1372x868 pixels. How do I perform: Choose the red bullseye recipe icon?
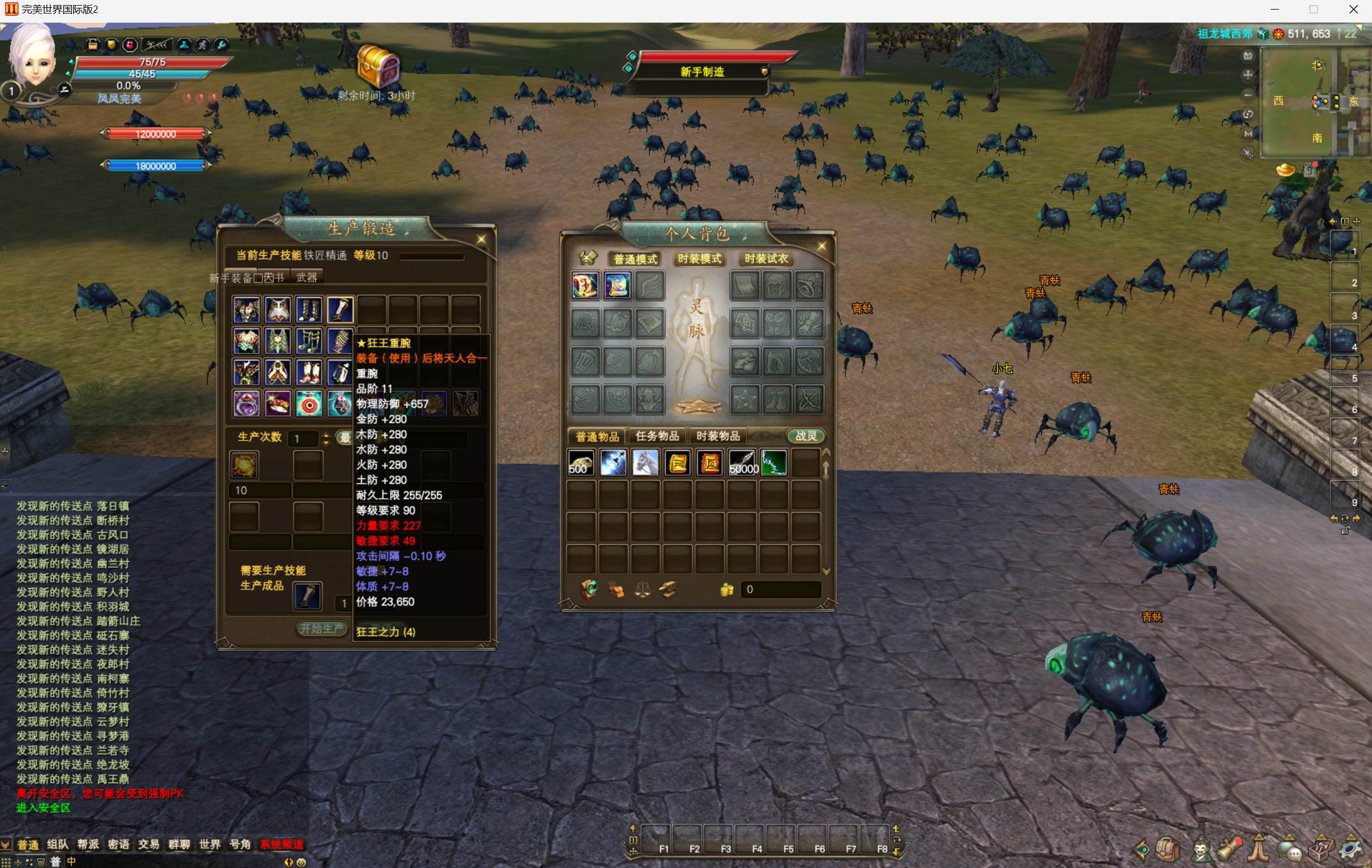[309, 404]
